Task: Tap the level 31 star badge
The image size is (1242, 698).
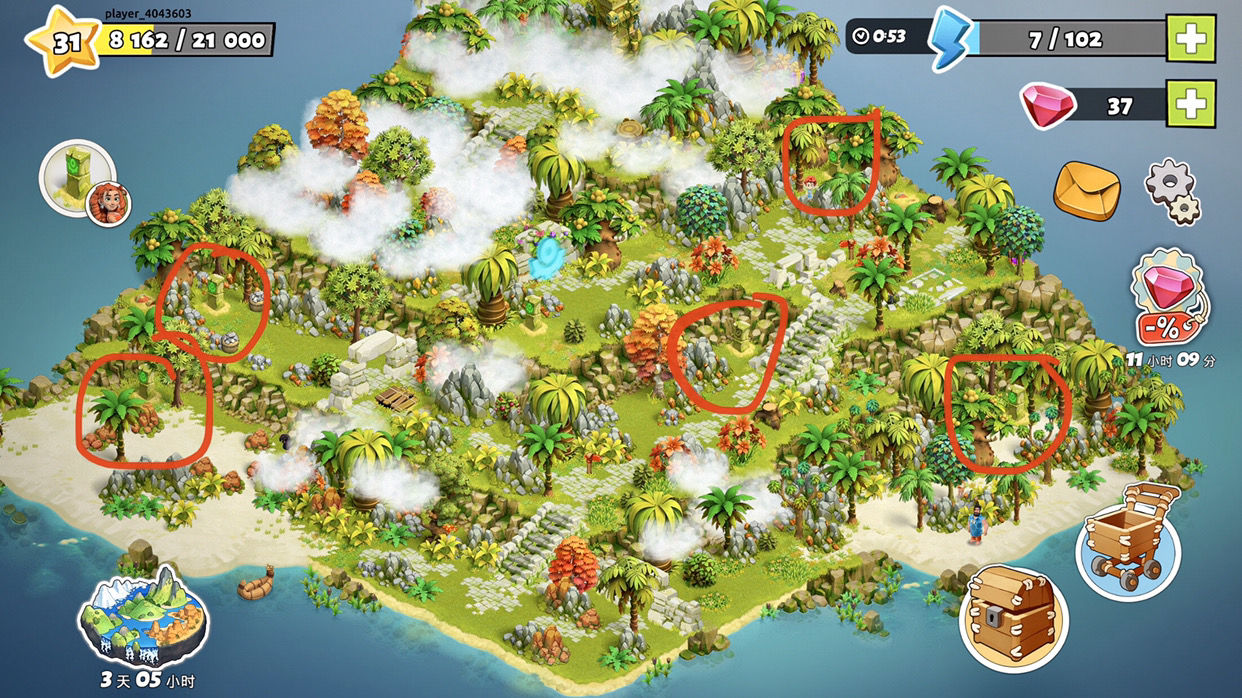Action: [x=64, y=43]
